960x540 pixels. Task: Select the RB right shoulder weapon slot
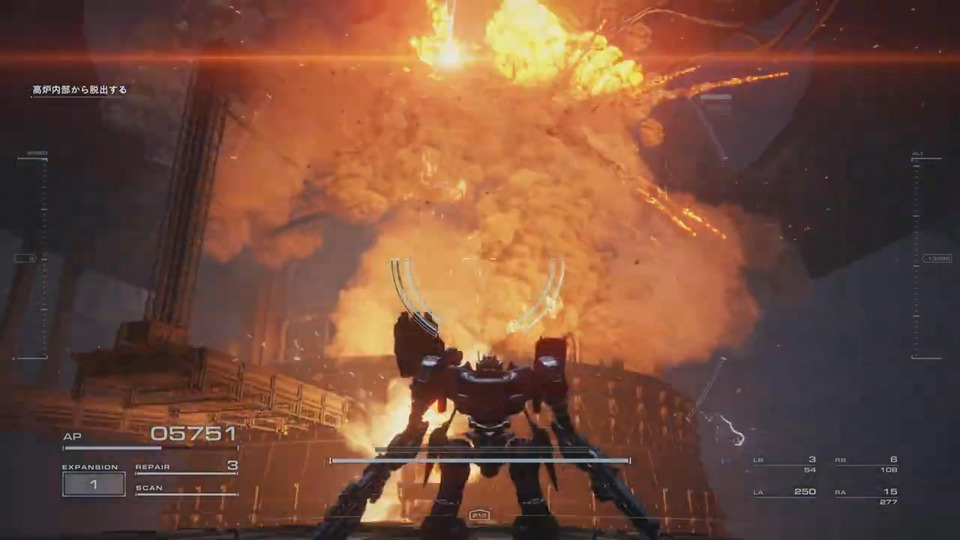866,464
